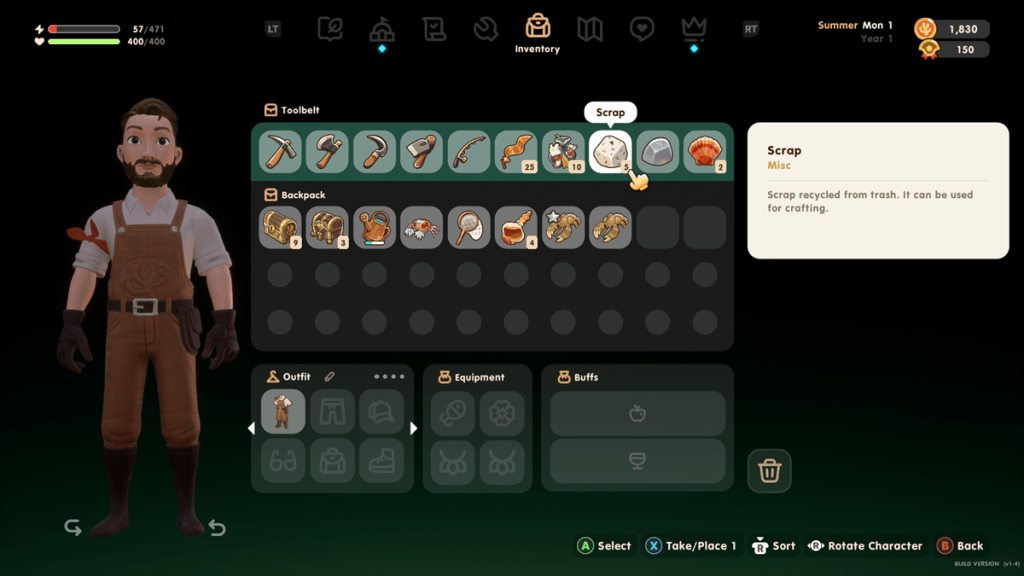
Task: Pick the grey stone slot
Action: pos(657,152)
